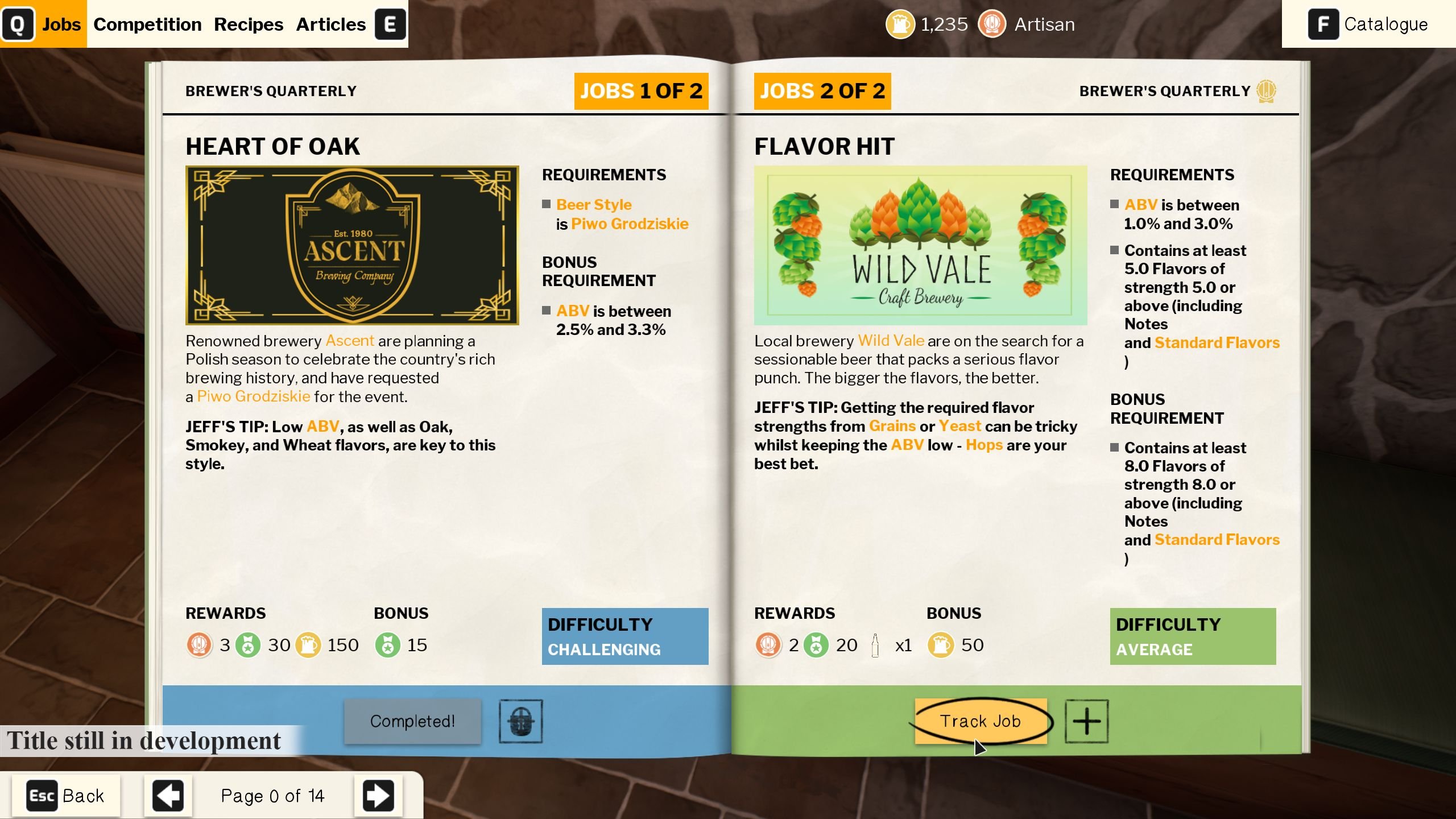Click the Brewer's Quarterly emblem icon

1266,90
